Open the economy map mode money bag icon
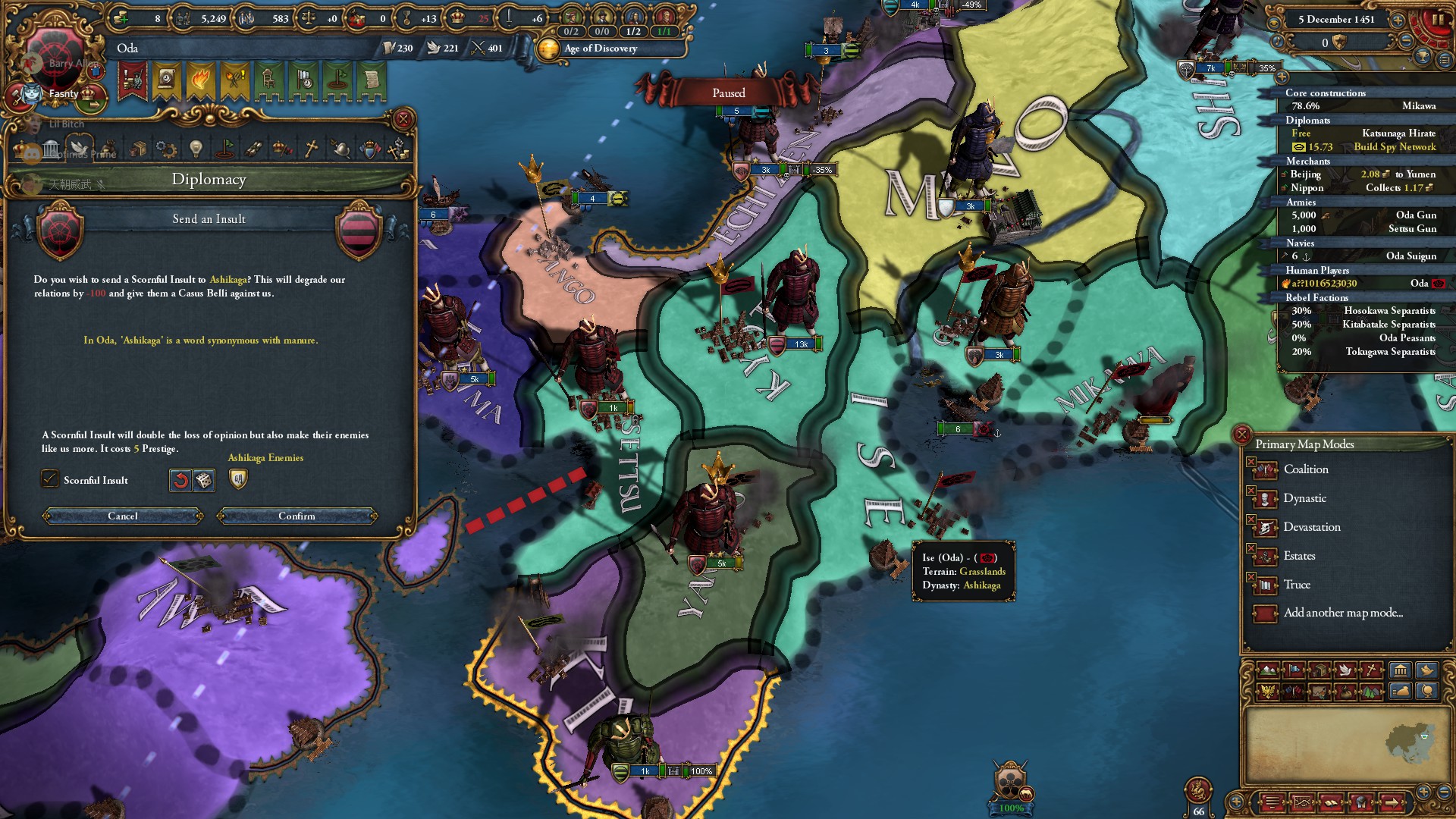 1344,692
